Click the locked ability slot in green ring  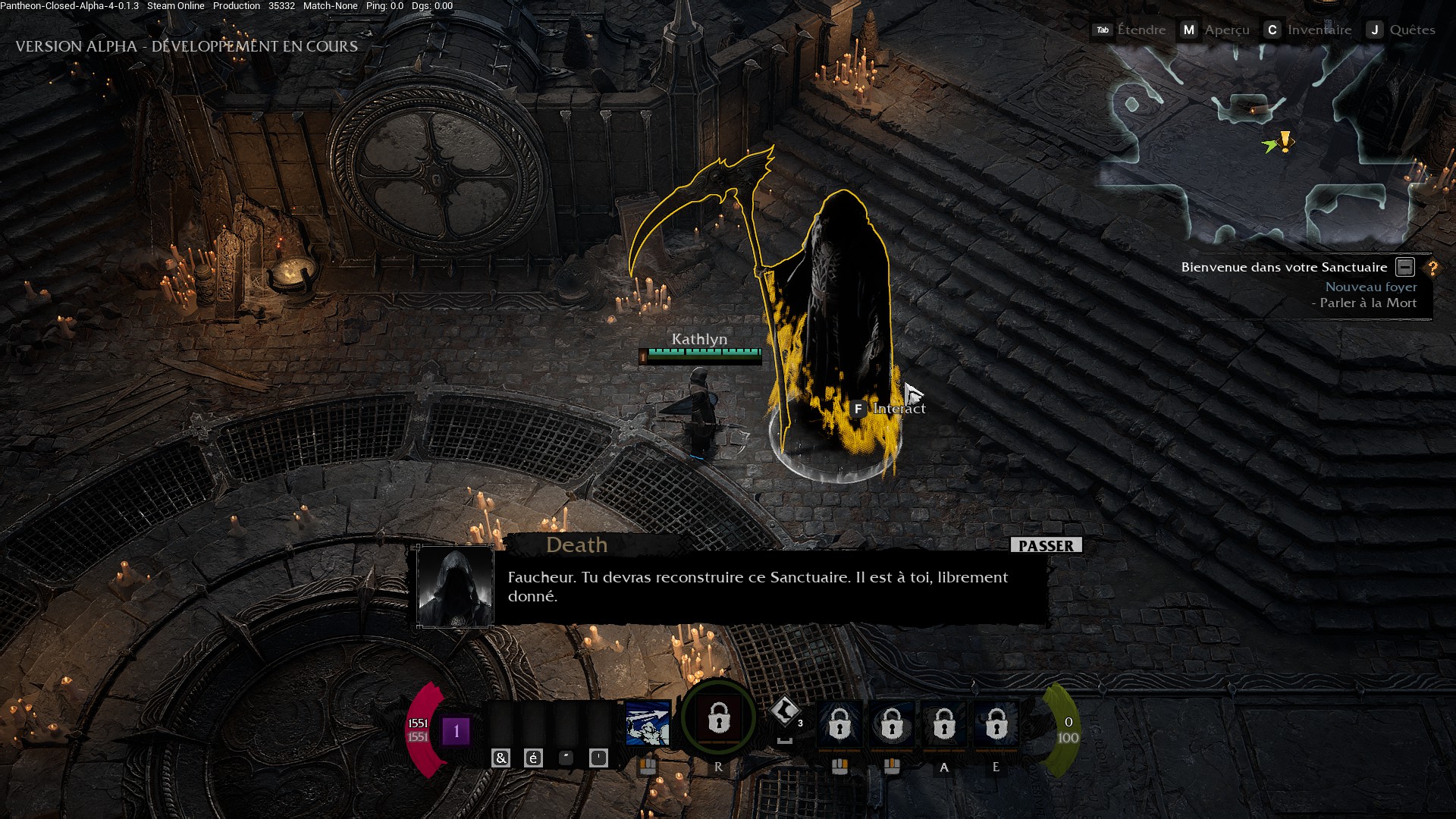point(718,718)
